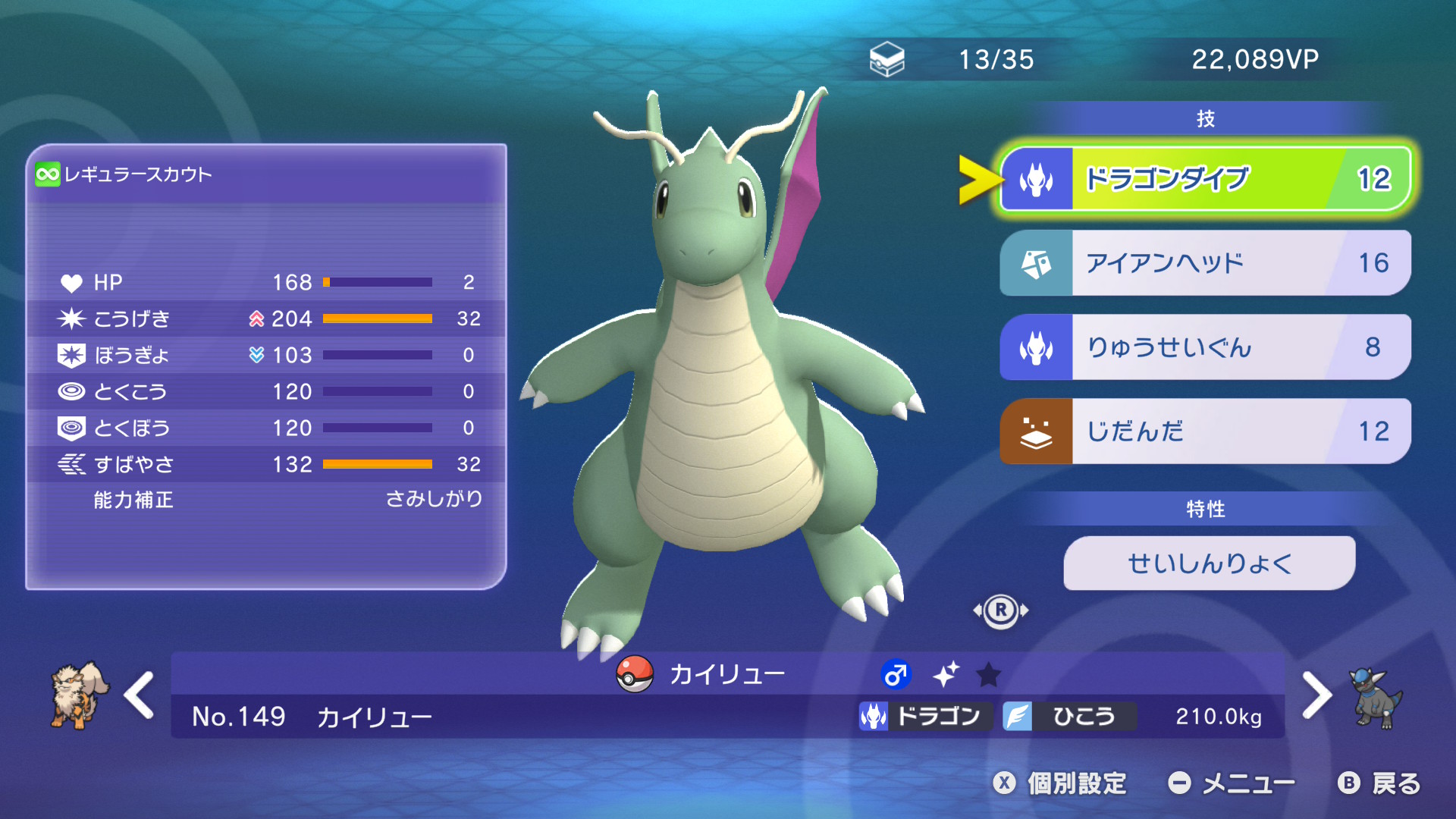Open the メニュー menu
The height and width of the screenshot is (819, 1456).
pos(1232,783)
